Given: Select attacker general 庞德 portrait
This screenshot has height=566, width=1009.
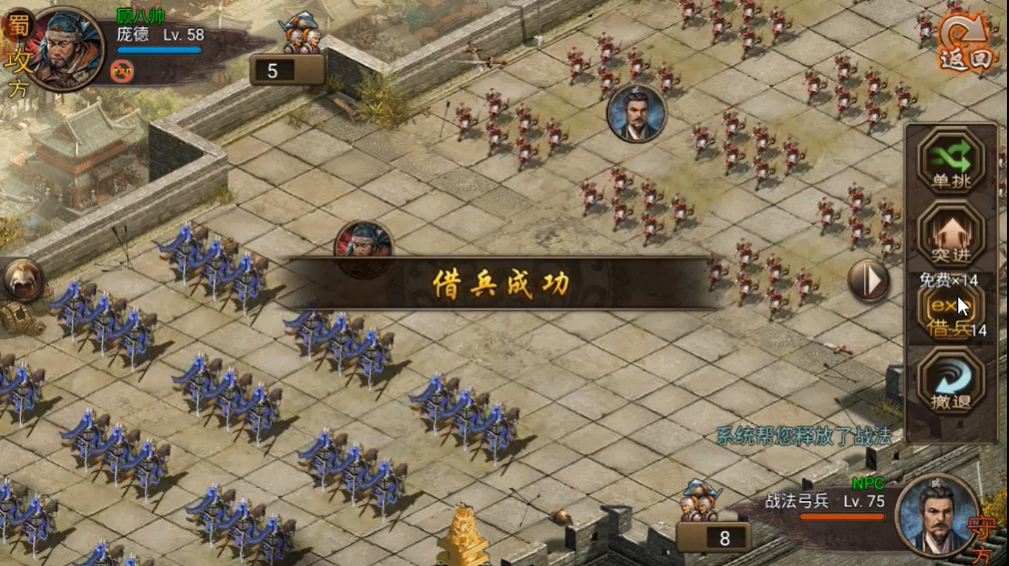Looking at the screenshot, I should 70,47.
